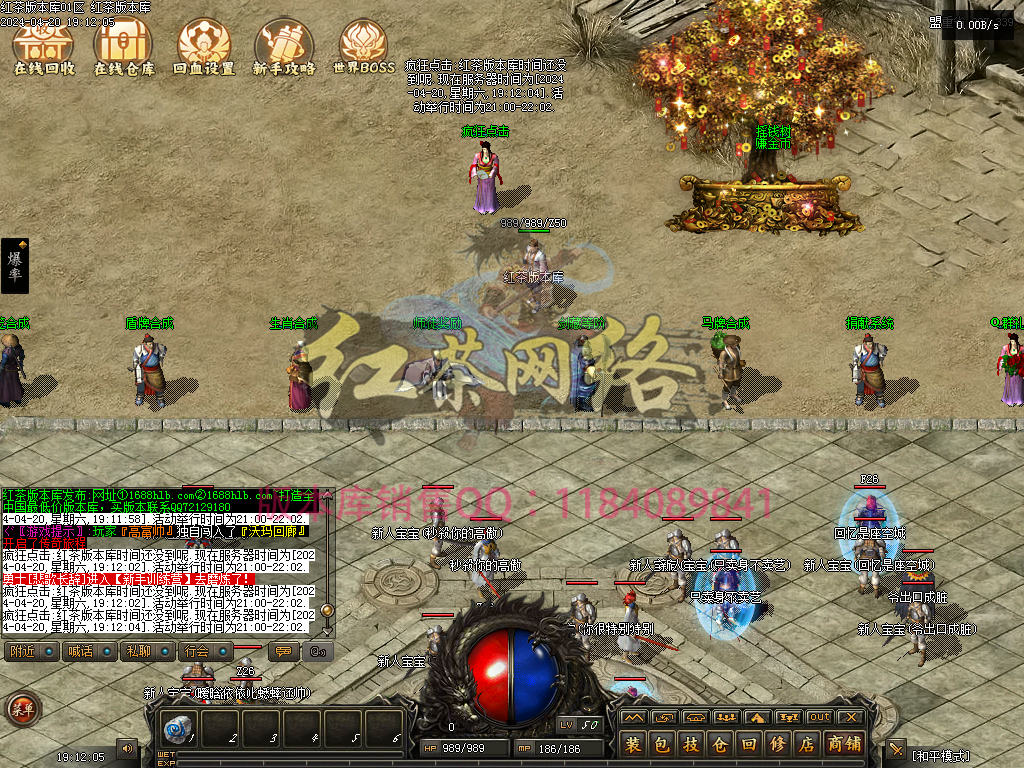Open 回血设置 healing settings
Viewport: 1024px width, 768px height.
click(x=203, y=47)
